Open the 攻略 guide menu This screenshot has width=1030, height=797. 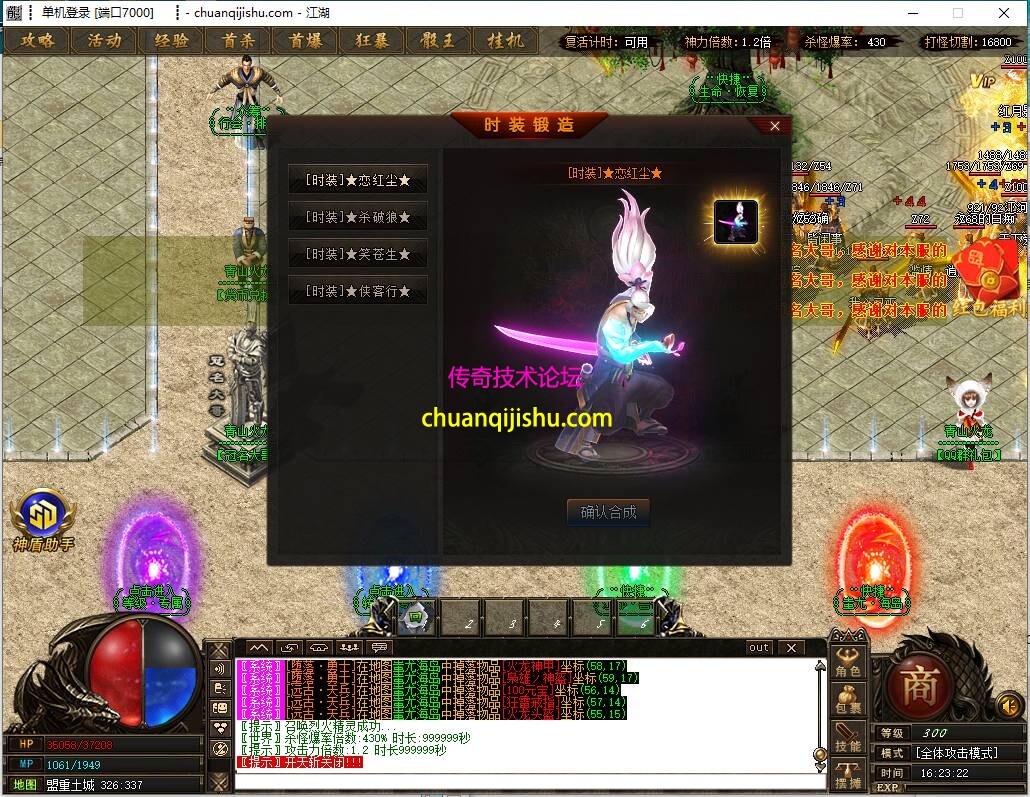click(x=38, y=41)
